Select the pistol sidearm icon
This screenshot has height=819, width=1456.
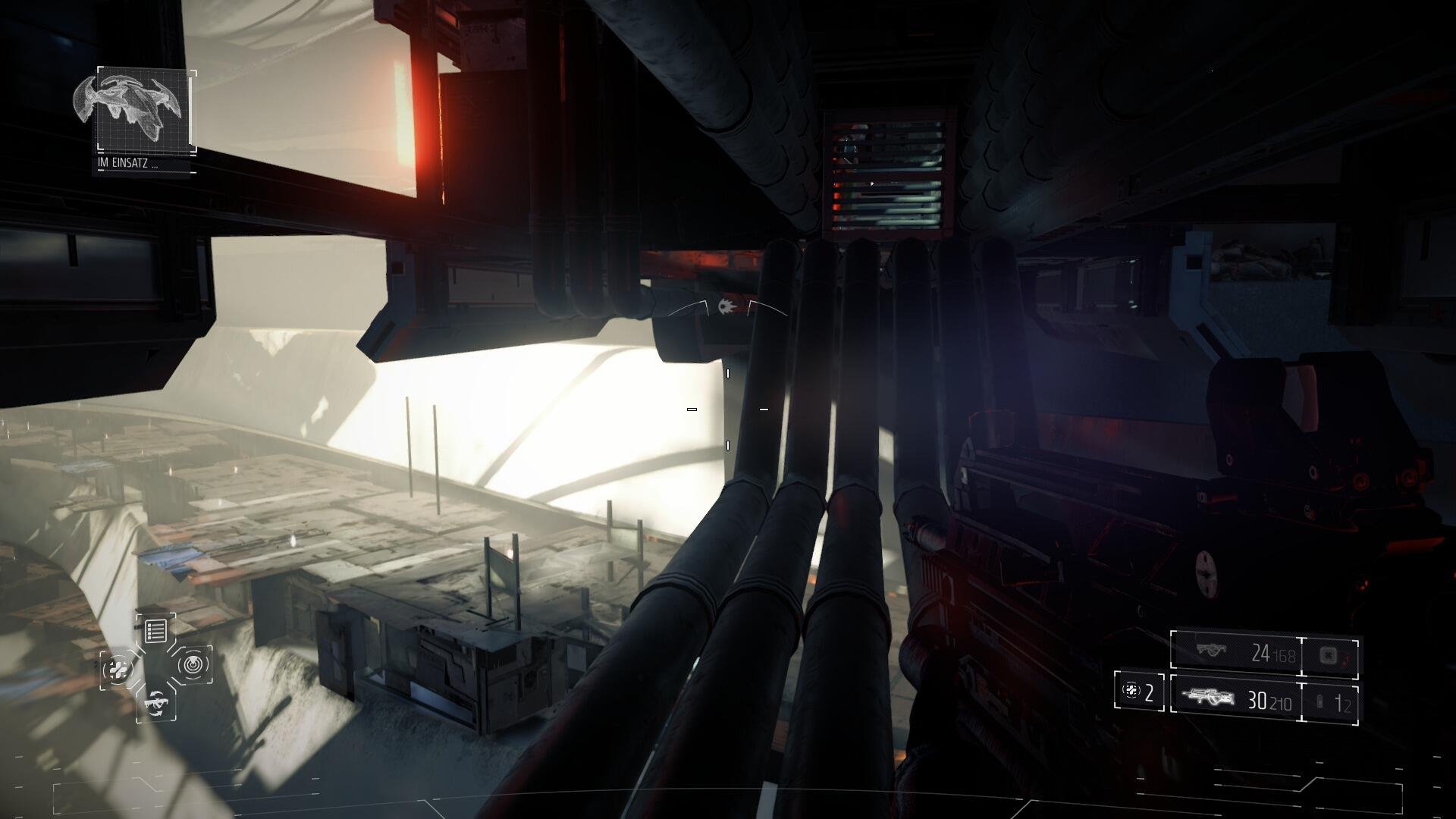click(1211, 651)
